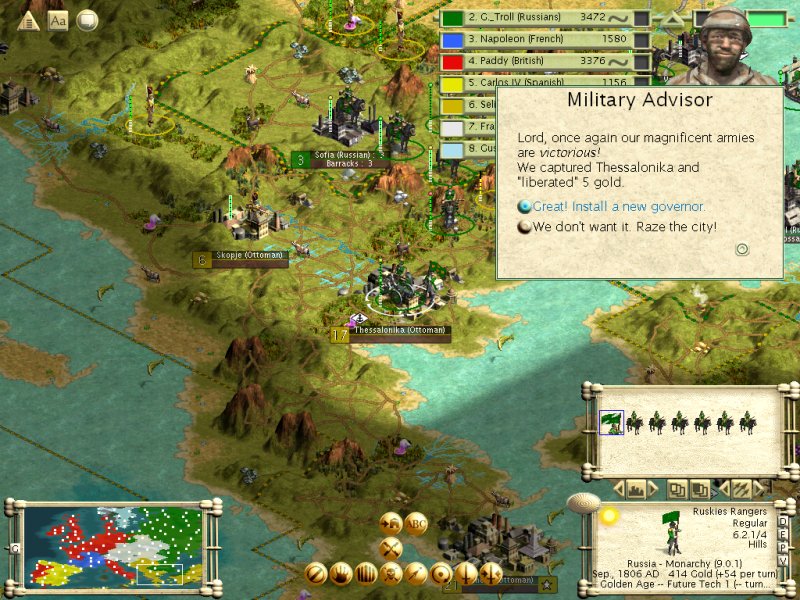Click the city view button below the unit panel
Screen dimensions: 800x600
click(x=635, y=489)
